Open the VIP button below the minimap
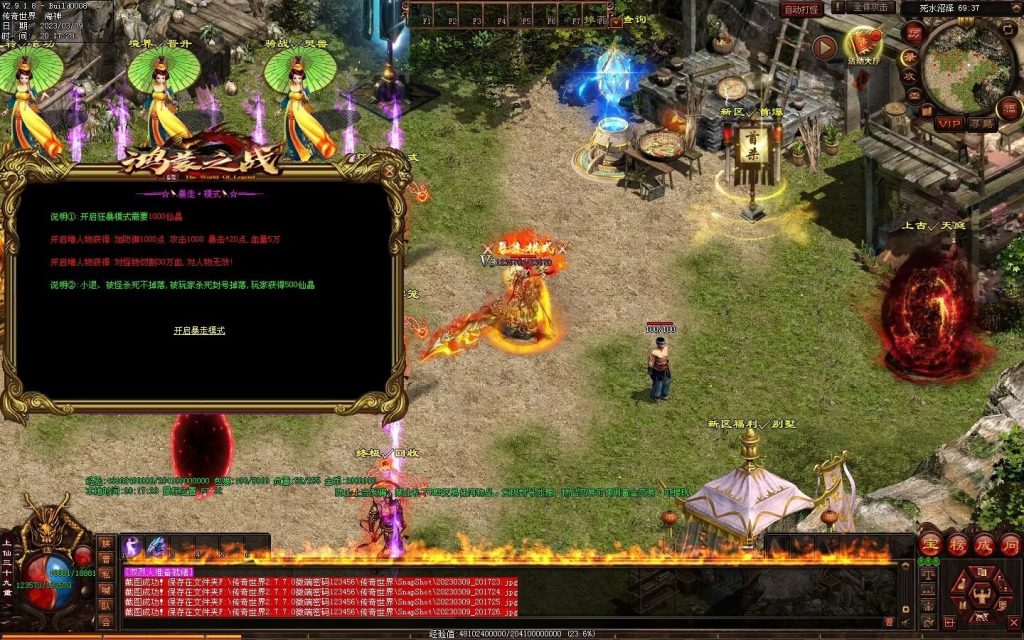 [949, 123]
